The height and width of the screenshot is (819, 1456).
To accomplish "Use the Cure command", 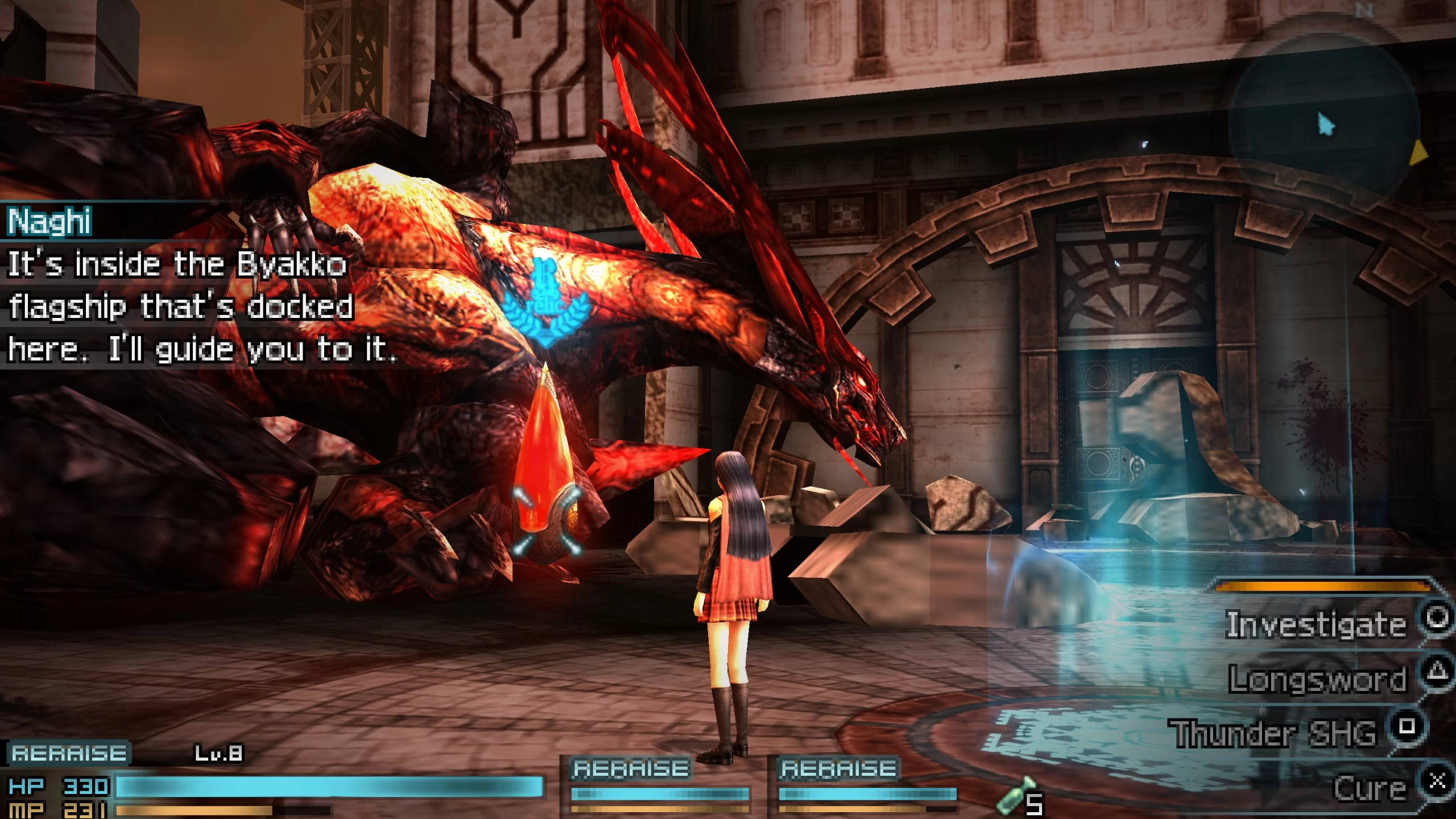I will (1370, 788).
